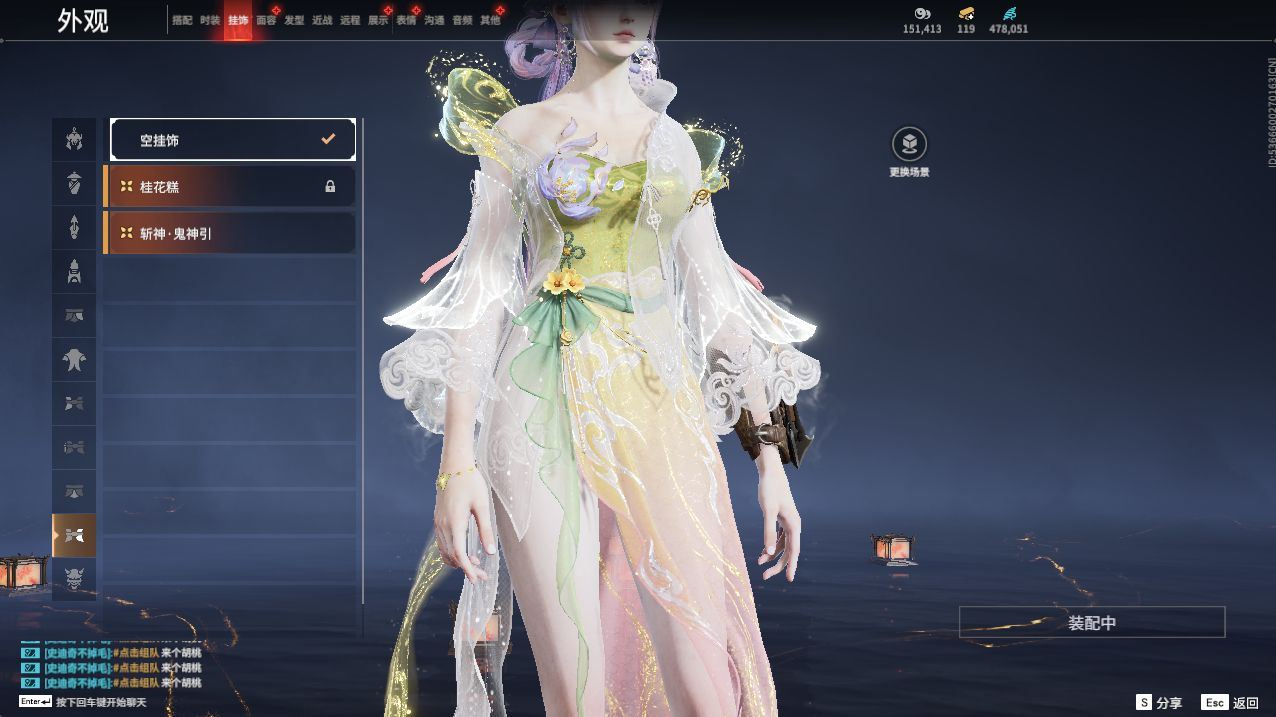The height and width of the screenshot is (717, 1276).
Task: Select the highlighted 挂饰 tab
Action: pos(238,20)
